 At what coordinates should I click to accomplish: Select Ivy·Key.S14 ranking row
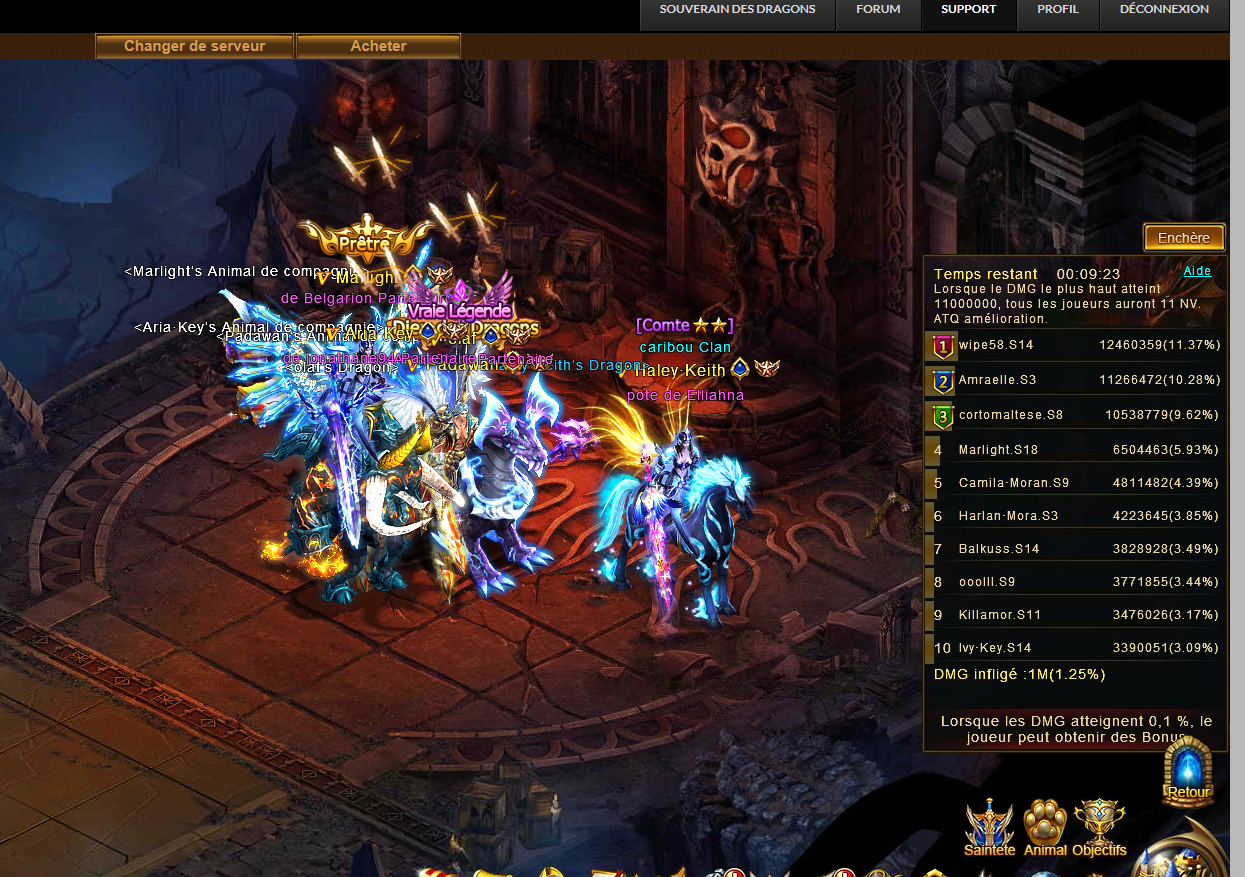coord(1074,648)
